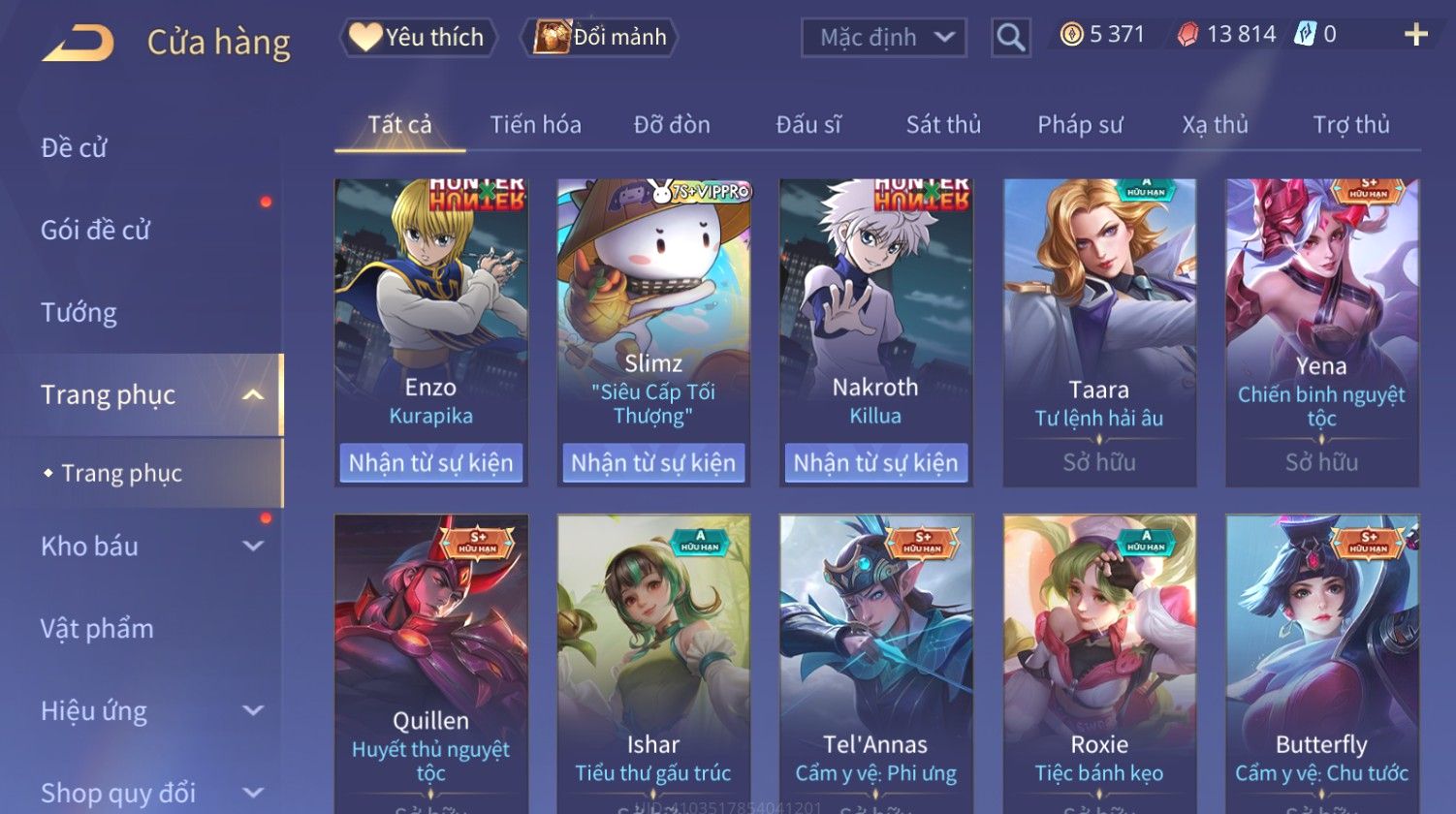View the Trợ thủ category
This screenshot has height=814, width=1456.
coord(1351,125)
